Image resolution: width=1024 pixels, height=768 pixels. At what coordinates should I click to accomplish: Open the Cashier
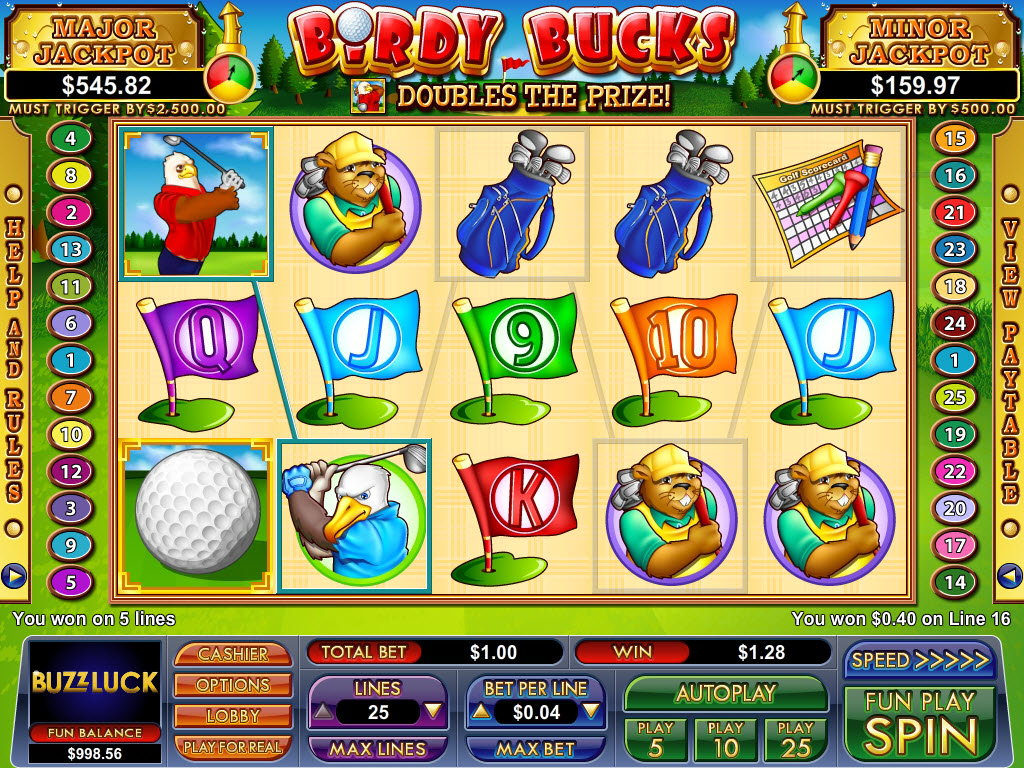(232, 654)
